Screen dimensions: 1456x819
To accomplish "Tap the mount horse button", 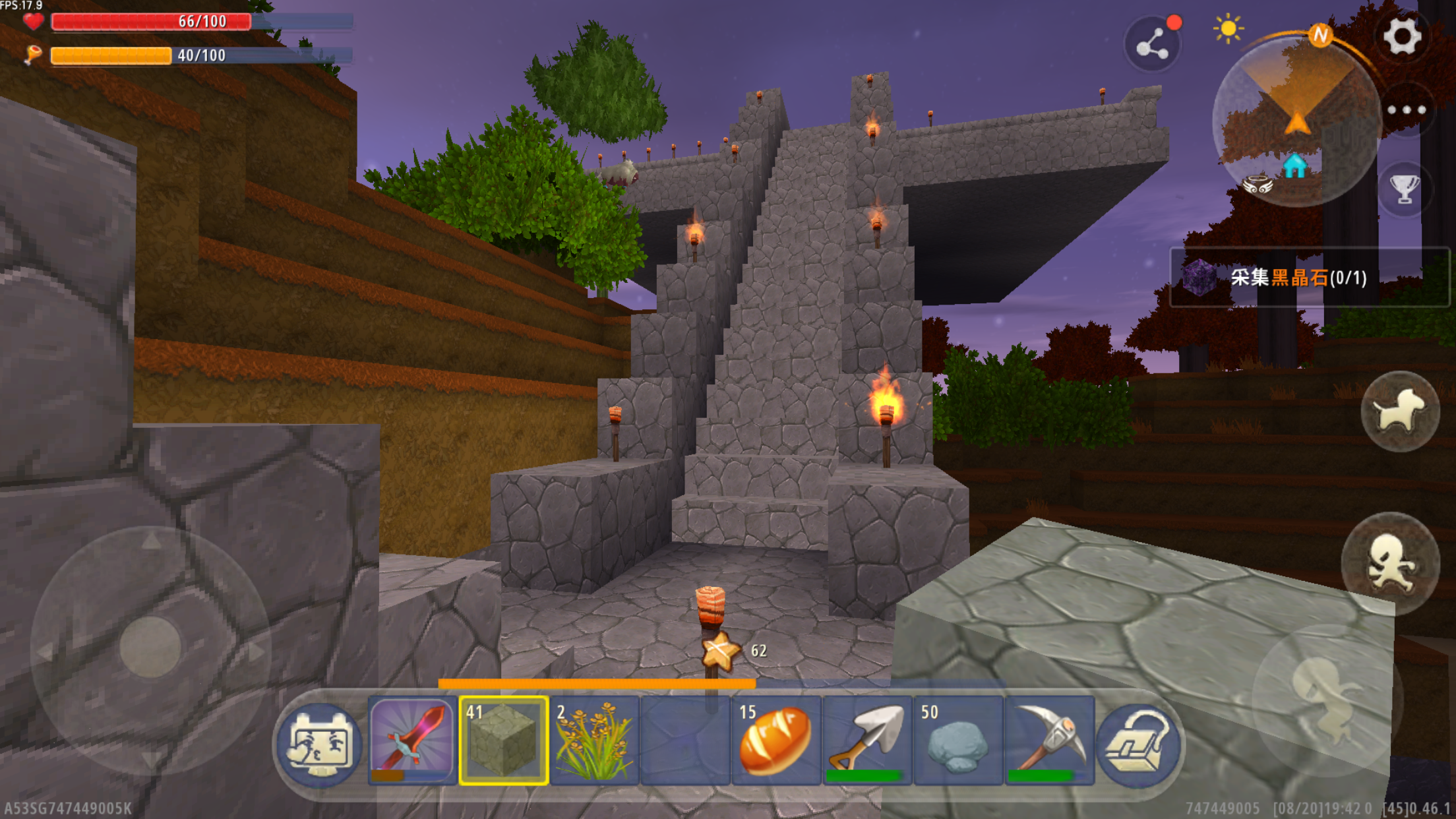I will [1399, 411].
